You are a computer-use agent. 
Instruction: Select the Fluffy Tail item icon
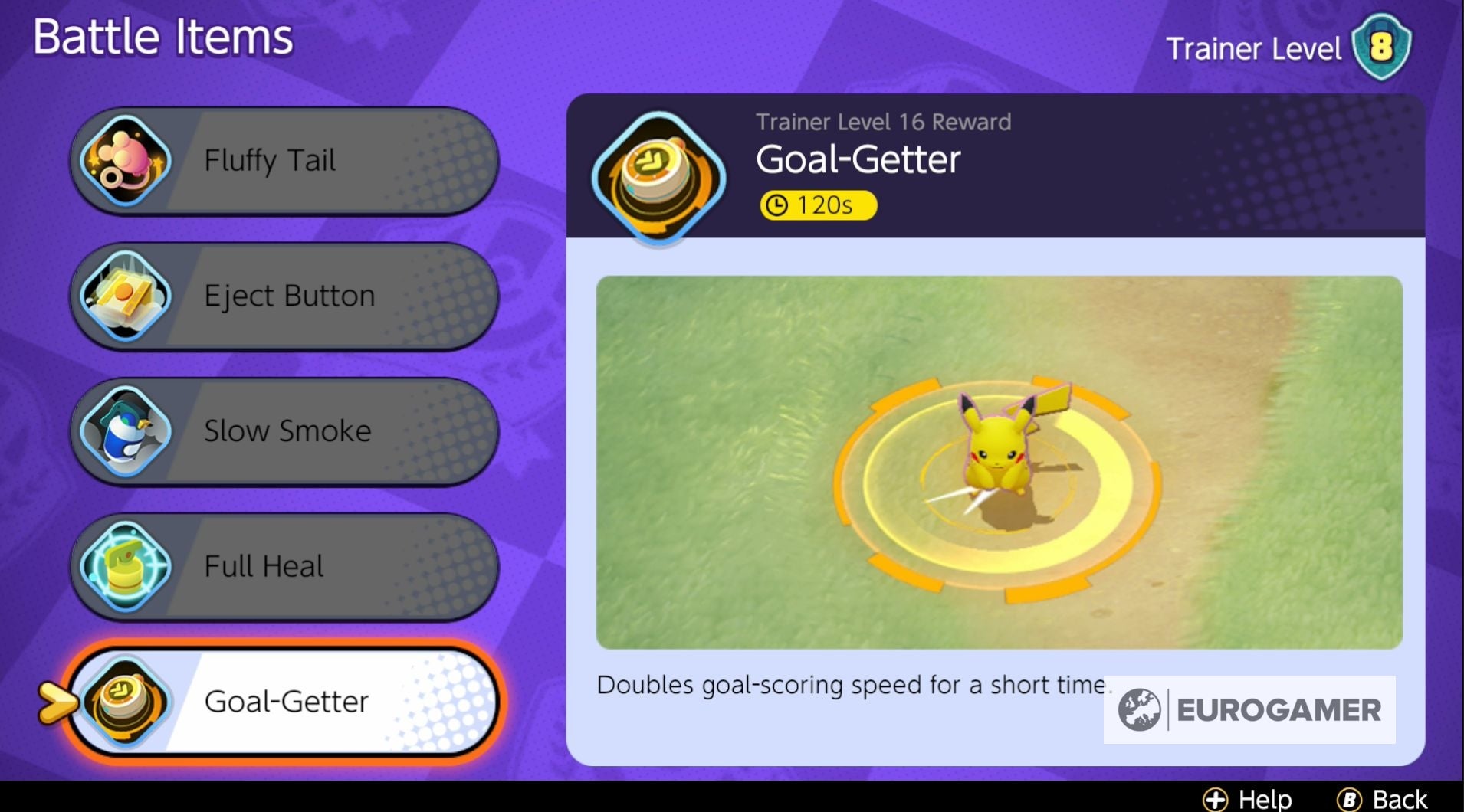[x=125, y=159]
